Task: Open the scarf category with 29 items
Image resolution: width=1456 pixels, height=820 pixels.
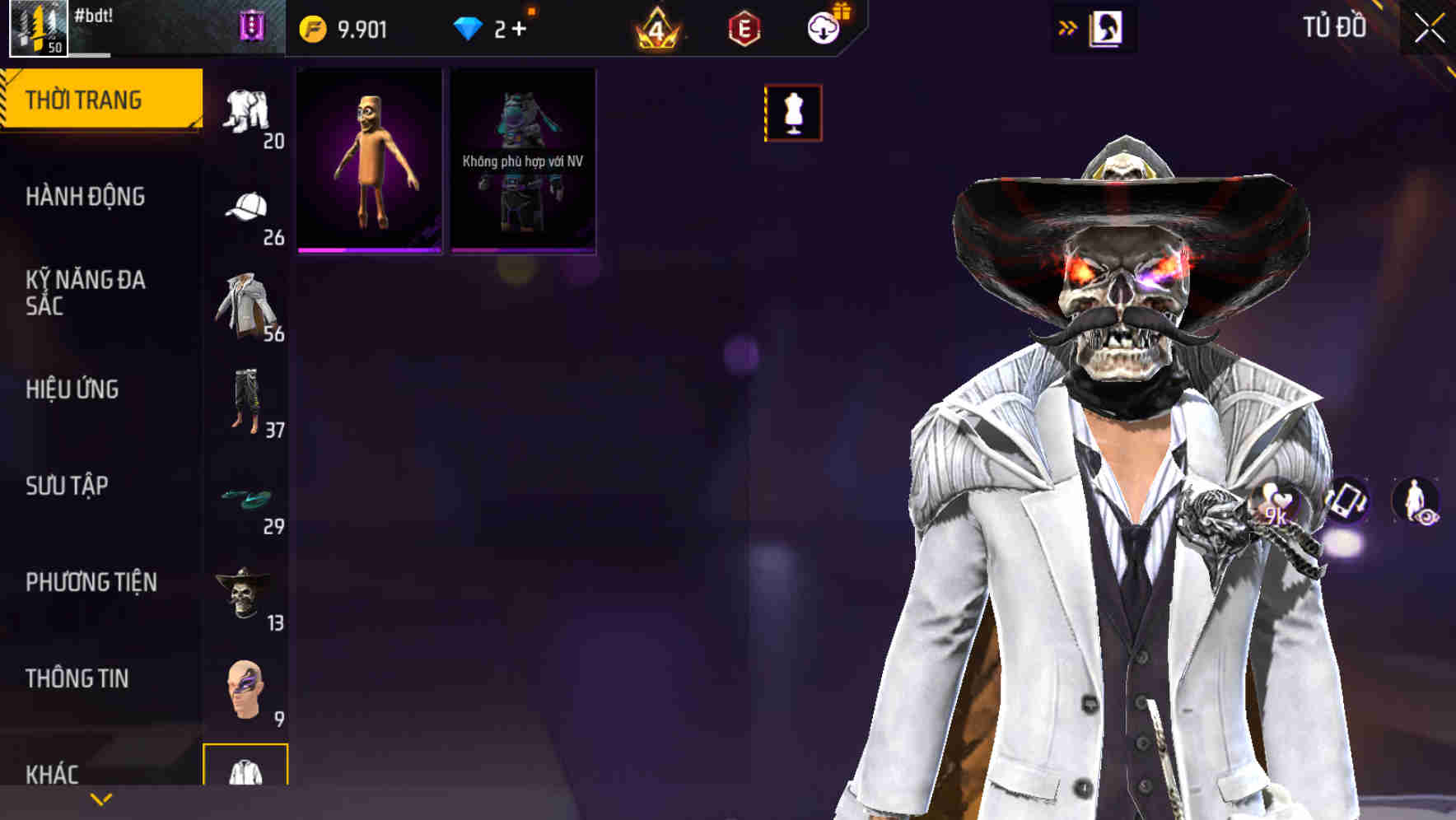Action: point(245,496)
